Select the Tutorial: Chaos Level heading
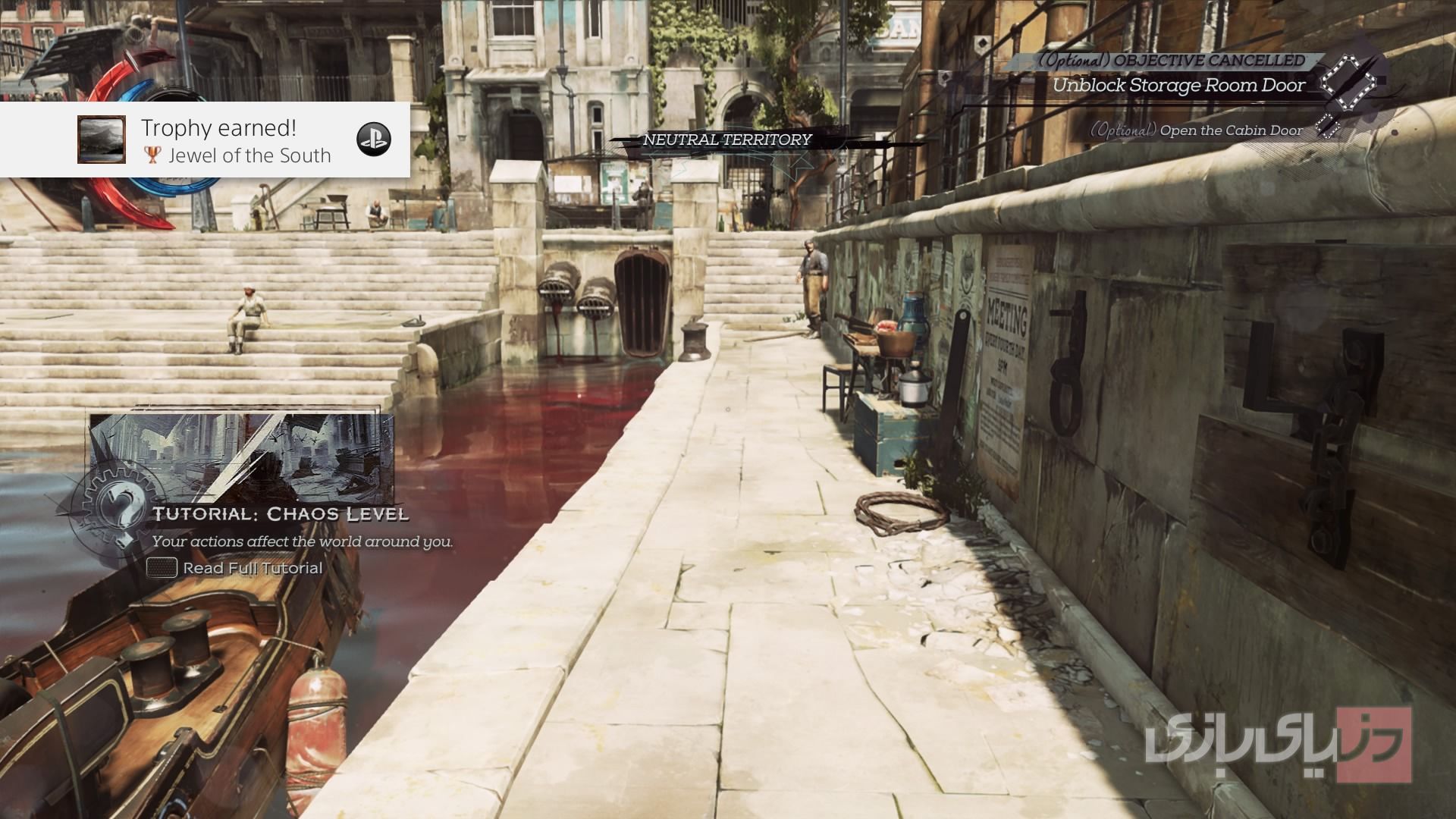Image resolution: width=1456 pixels, height=819 pixels. (281, 513)
